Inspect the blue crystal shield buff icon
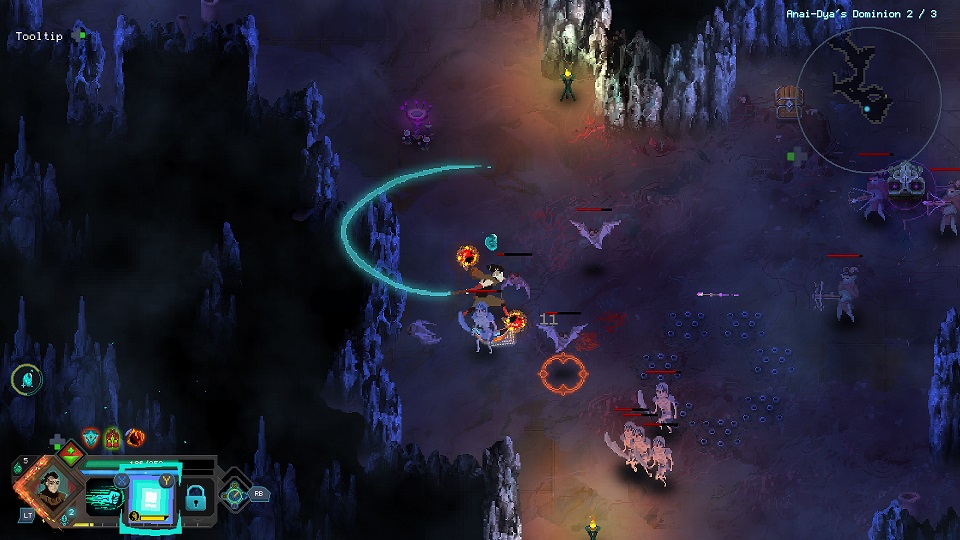The width and height of the screenshot is (960, 540). click(91, 438)
